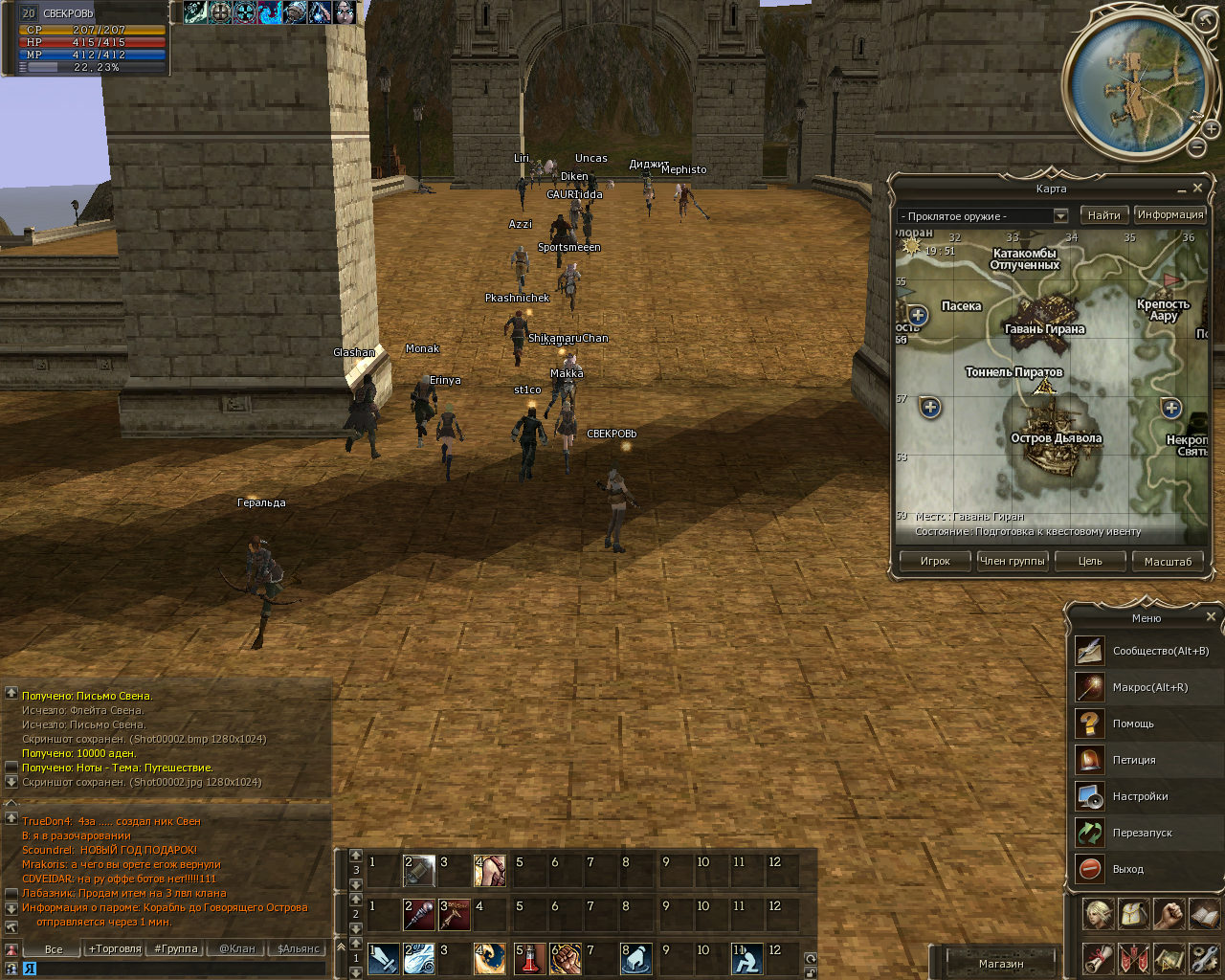Switch to the @Клан chat tab

tap(237, 949)
